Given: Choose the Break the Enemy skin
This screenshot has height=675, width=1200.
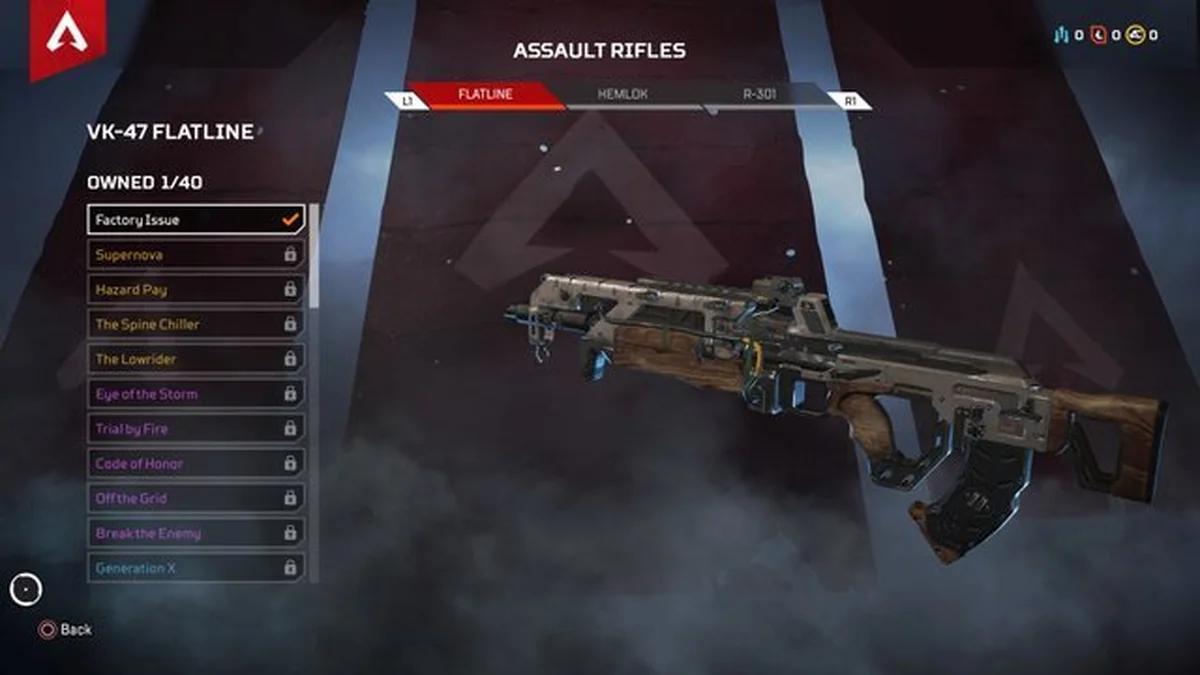Looking at the screenshot, I should pos(196,533).
